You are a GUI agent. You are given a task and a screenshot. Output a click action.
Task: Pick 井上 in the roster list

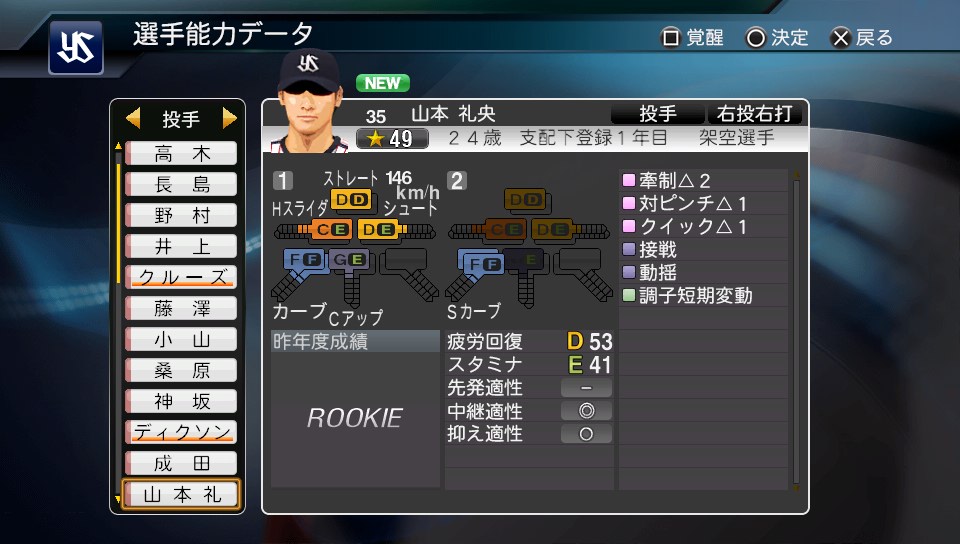181,247
